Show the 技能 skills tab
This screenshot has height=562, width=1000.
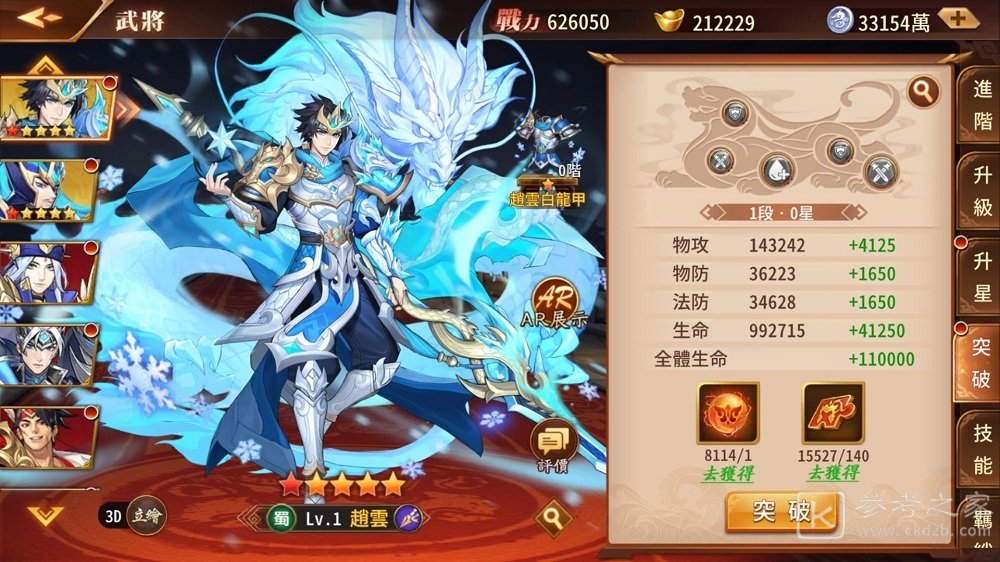[x=982, y=448]
